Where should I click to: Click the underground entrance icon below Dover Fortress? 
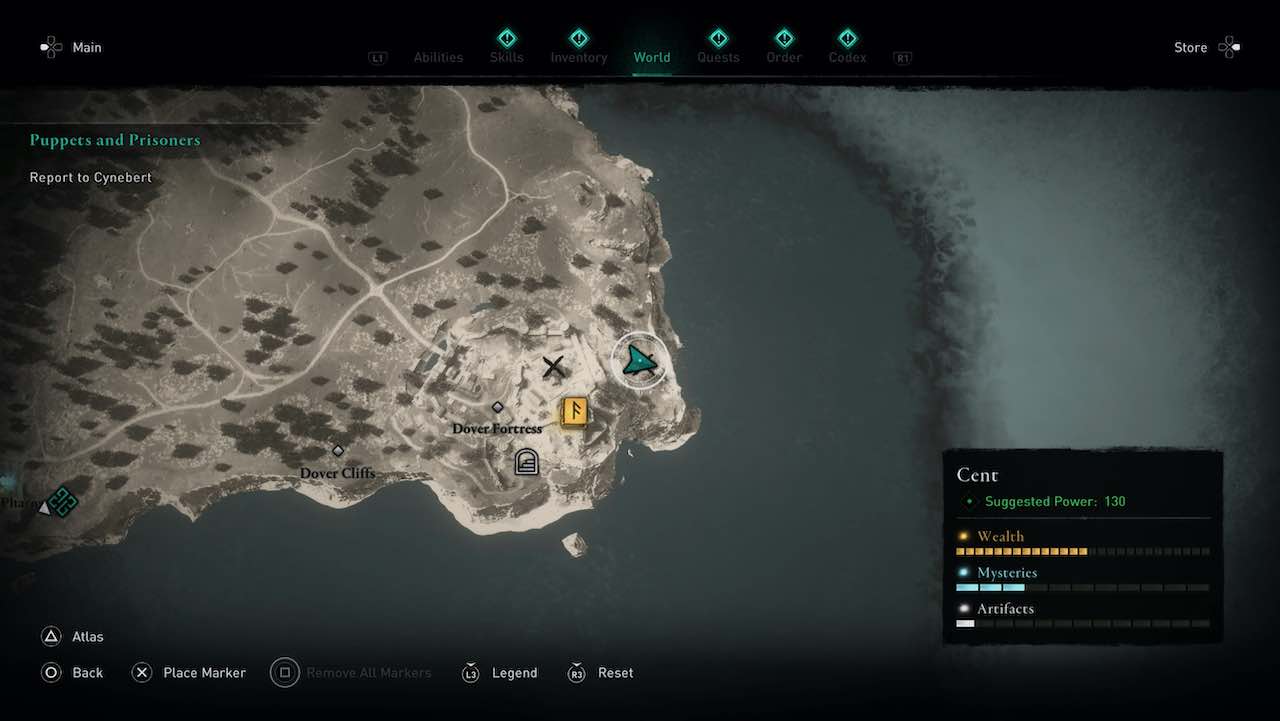pos(525,460)
